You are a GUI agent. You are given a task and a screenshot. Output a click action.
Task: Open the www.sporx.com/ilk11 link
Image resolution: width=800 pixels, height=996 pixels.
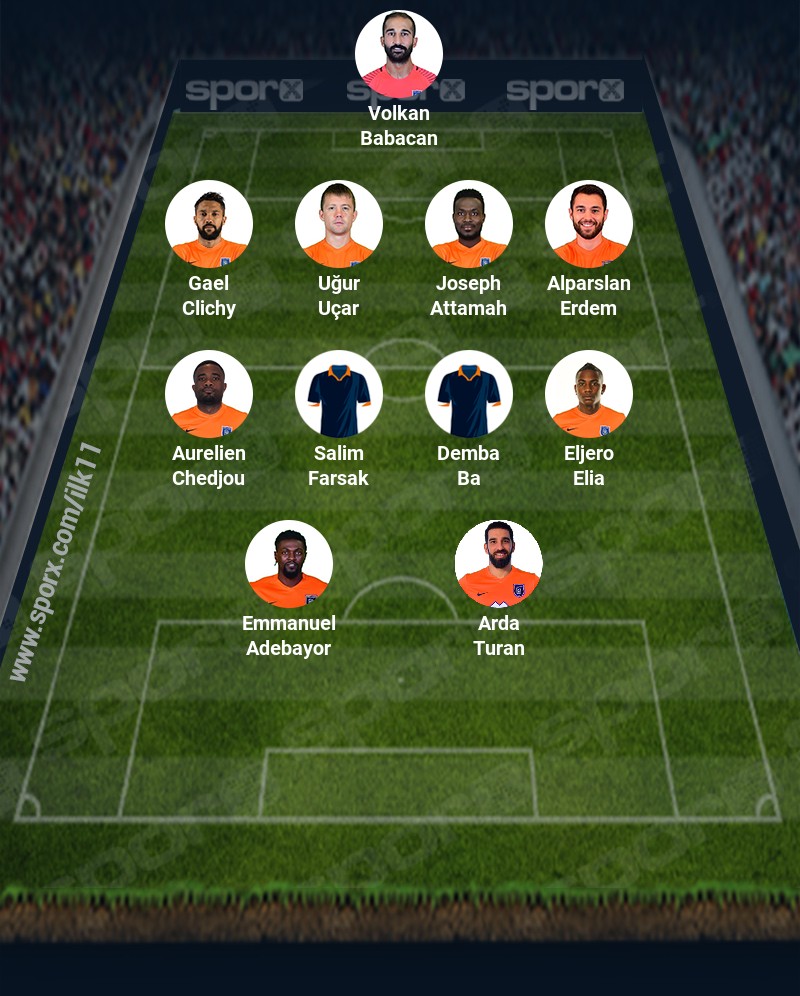pyautogui.click(x=56, y=562)
